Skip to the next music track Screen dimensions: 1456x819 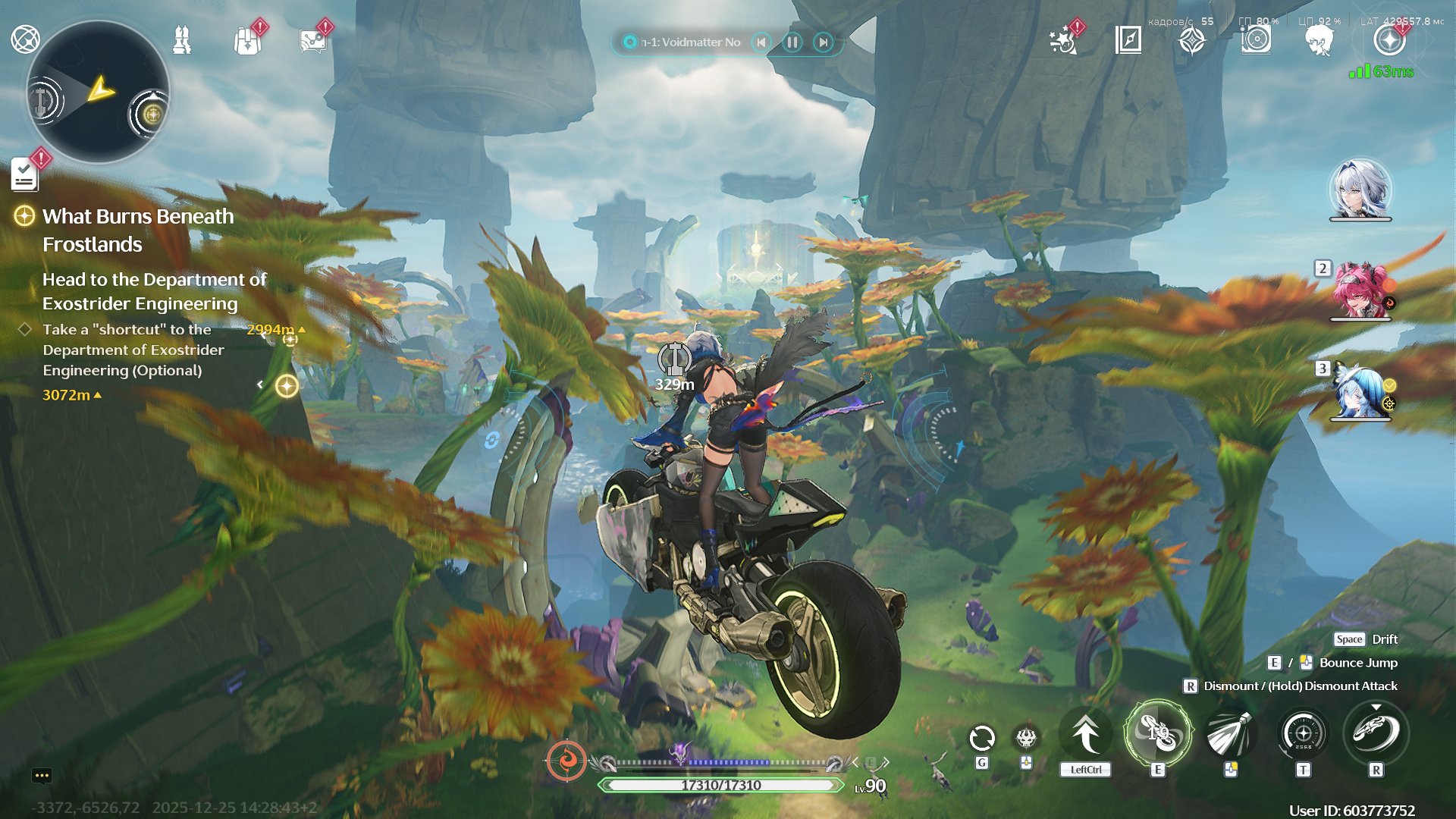[824, 42]
